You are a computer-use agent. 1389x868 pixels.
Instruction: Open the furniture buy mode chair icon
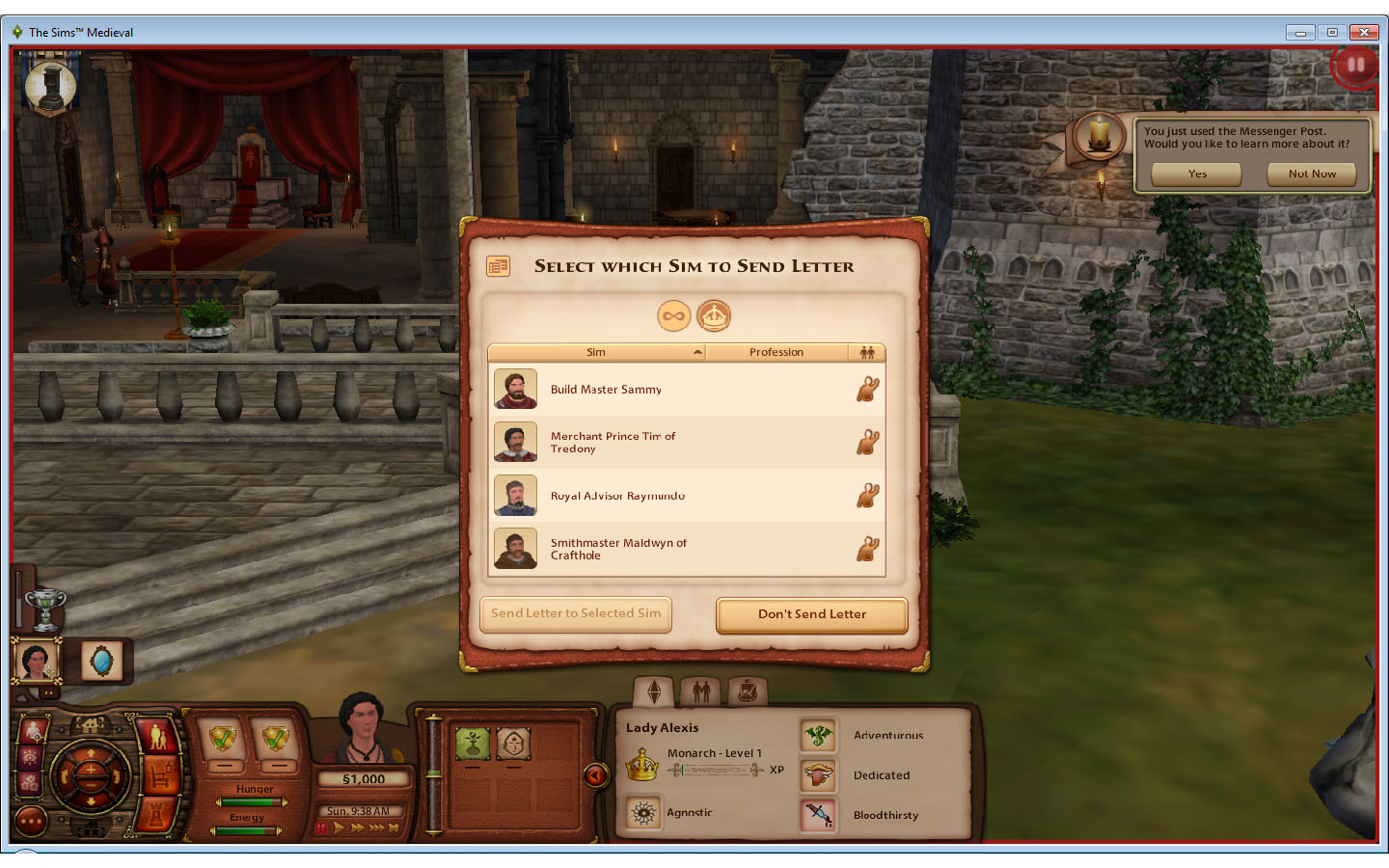coord(159,775)
